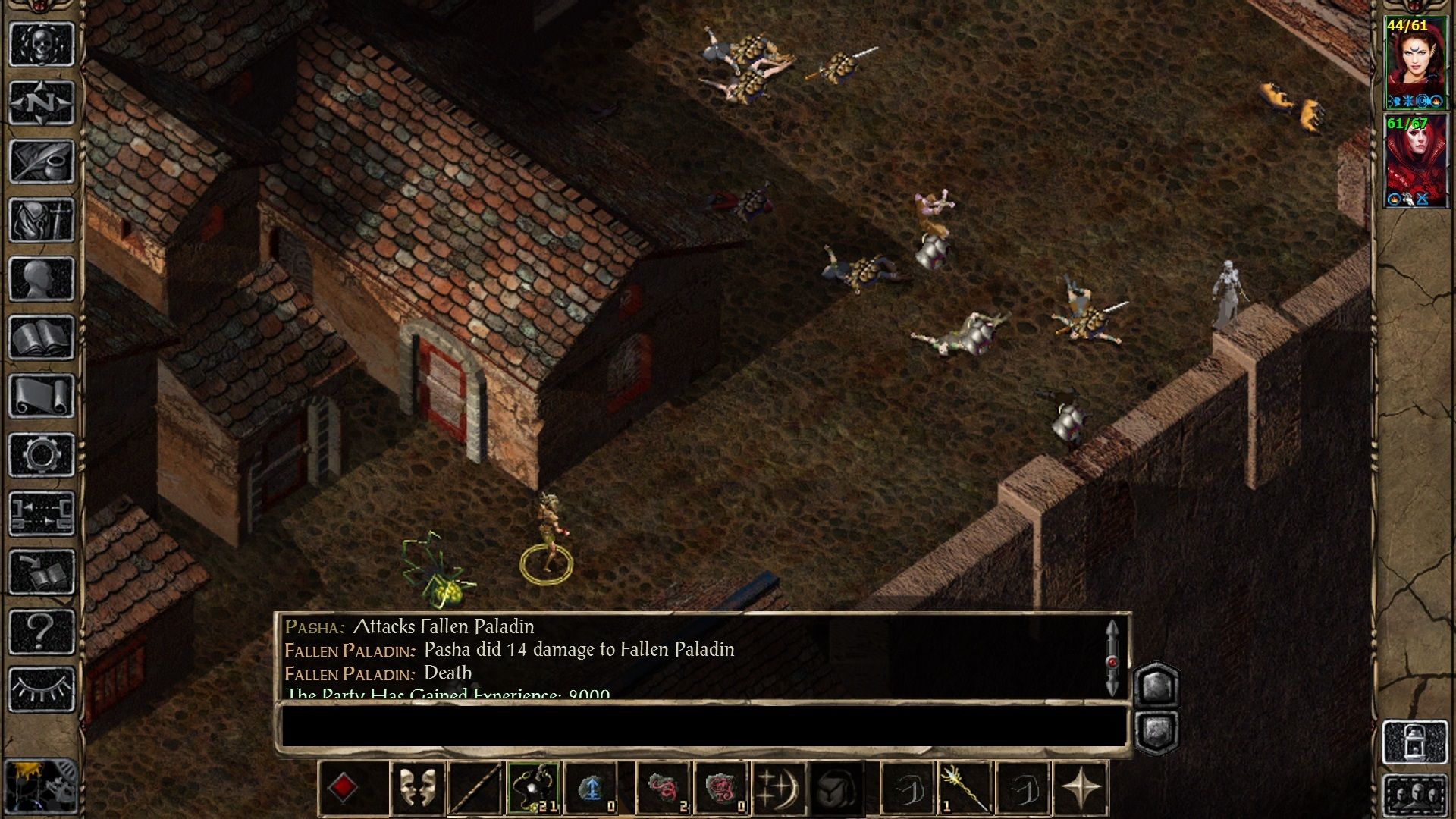Open the priest scroll

42,396
